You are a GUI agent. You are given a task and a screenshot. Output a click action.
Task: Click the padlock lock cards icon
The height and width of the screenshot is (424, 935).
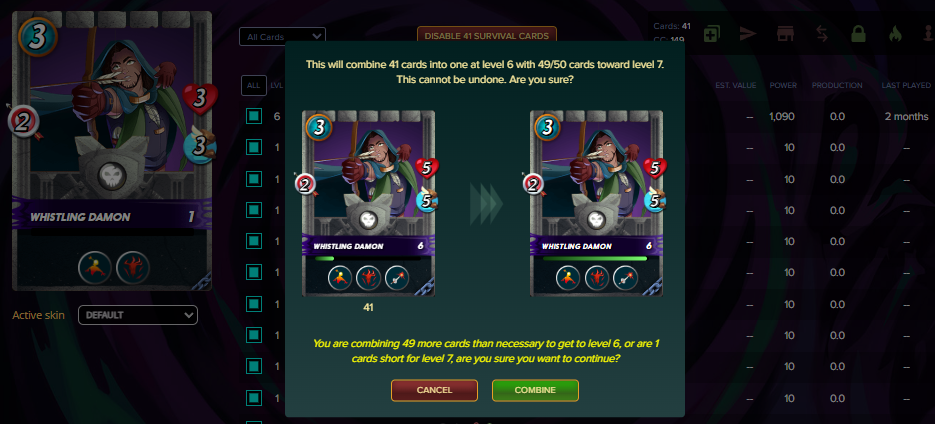tap(858, 34)
